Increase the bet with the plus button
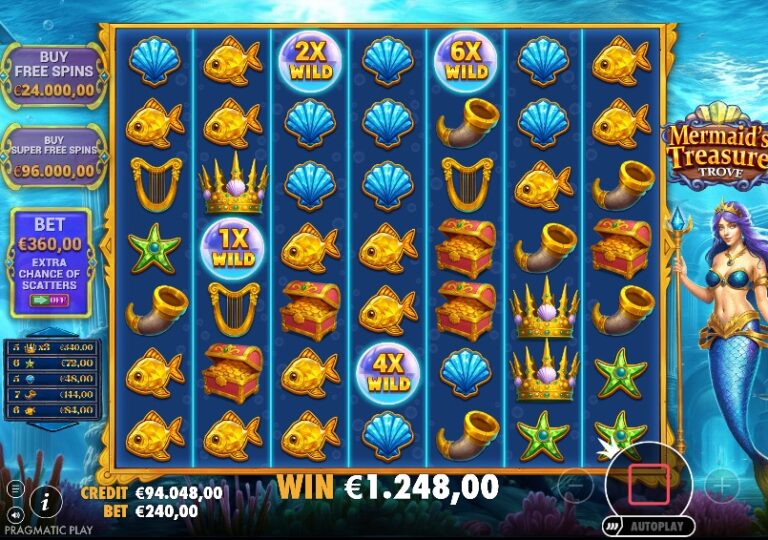Image resolution: width=768 pixels, height=540 pixels. (x=721, y=485)
